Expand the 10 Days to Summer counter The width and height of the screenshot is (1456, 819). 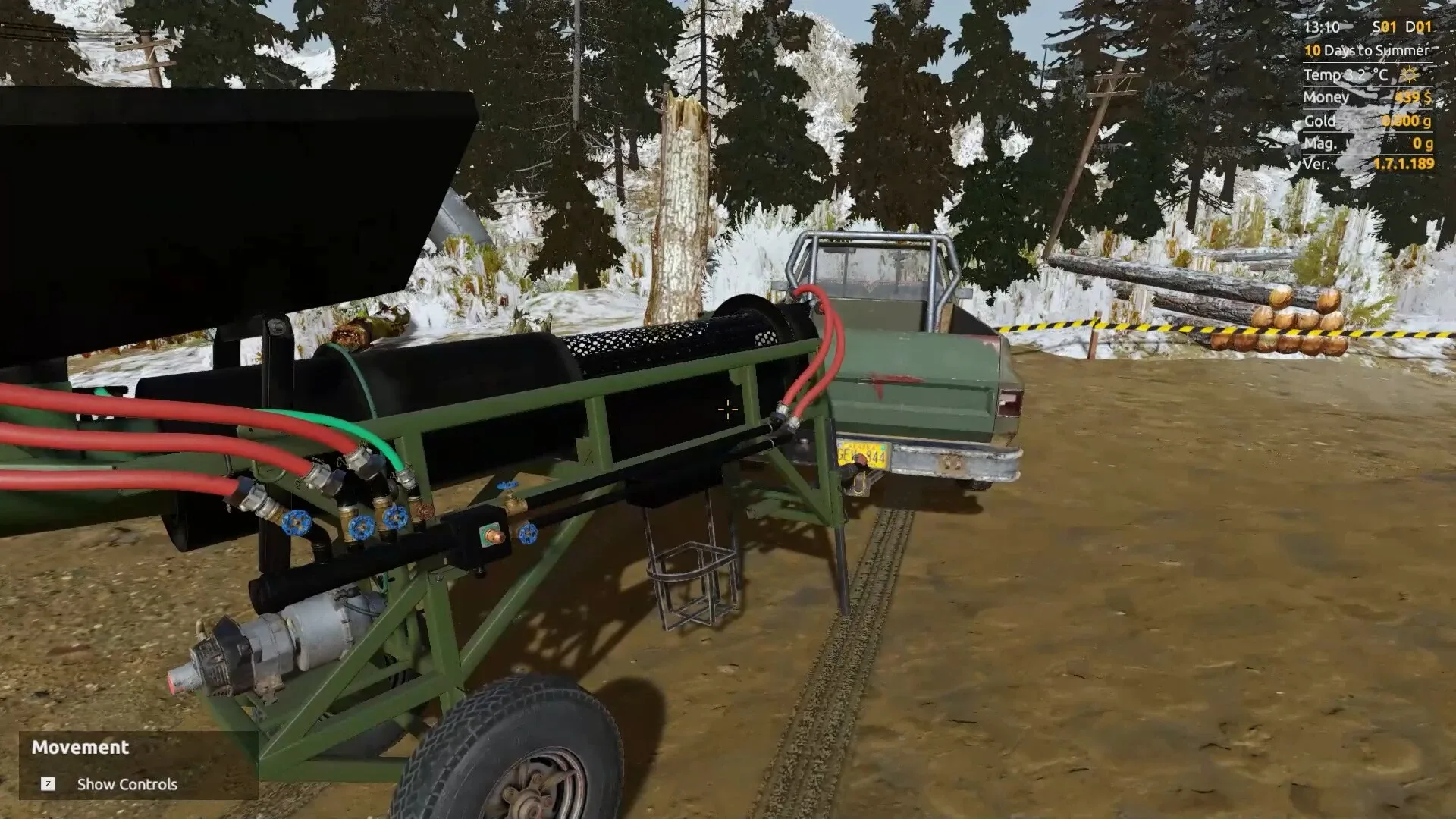1365,50
